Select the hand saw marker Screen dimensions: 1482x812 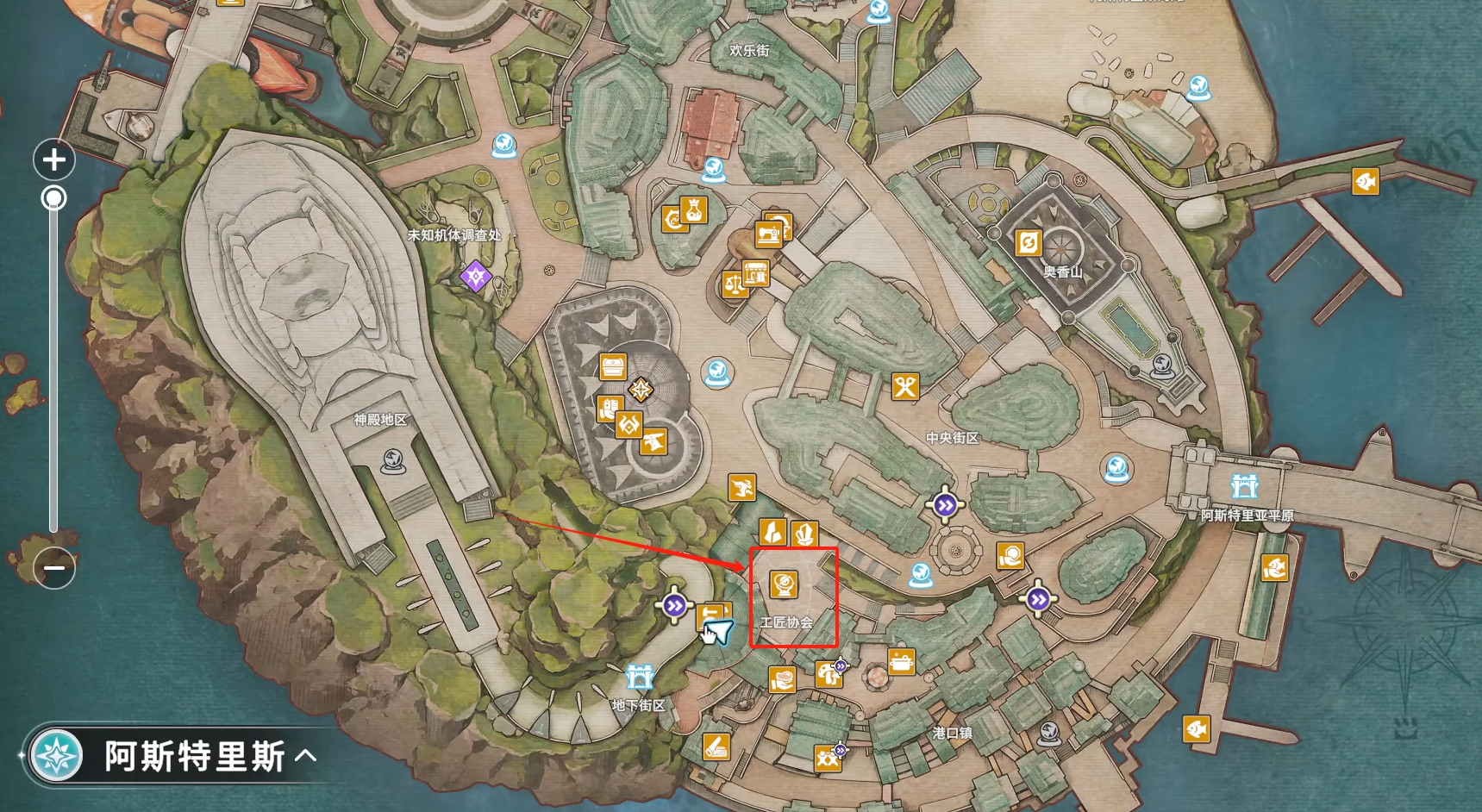(716, 746)
